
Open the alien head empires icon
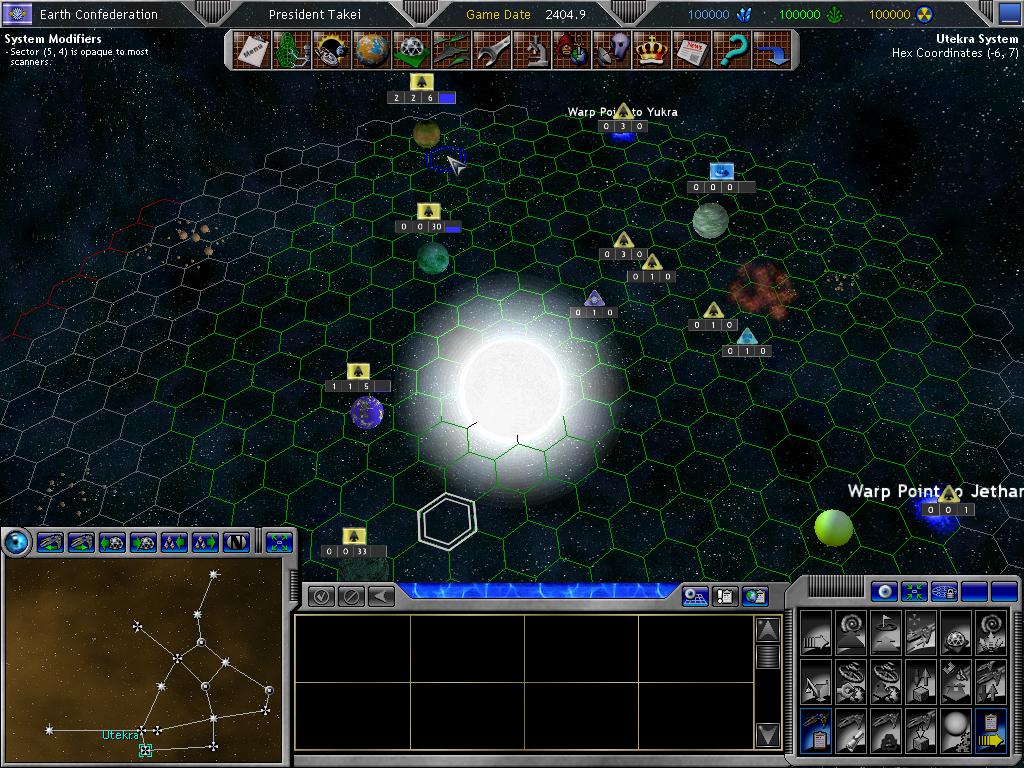coord(612,49)
